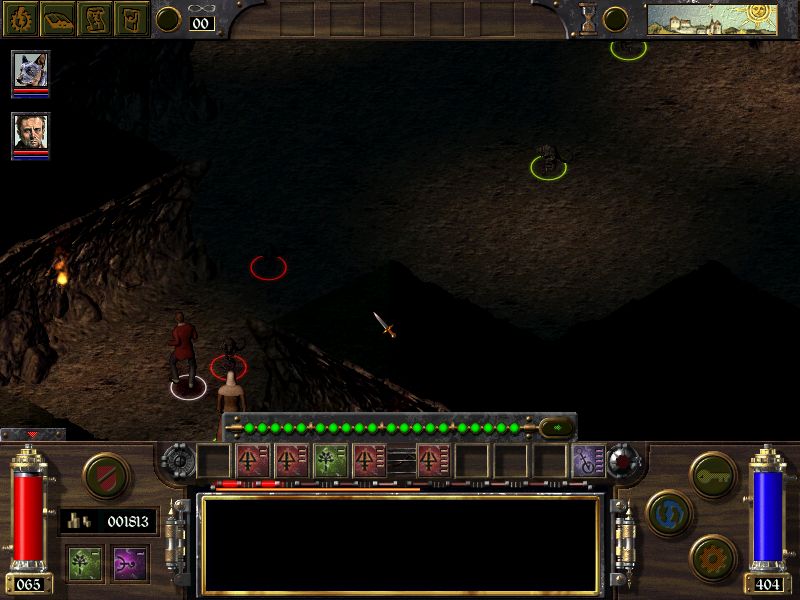Click the crosshair dial left of hotbar

pos(177,461)
